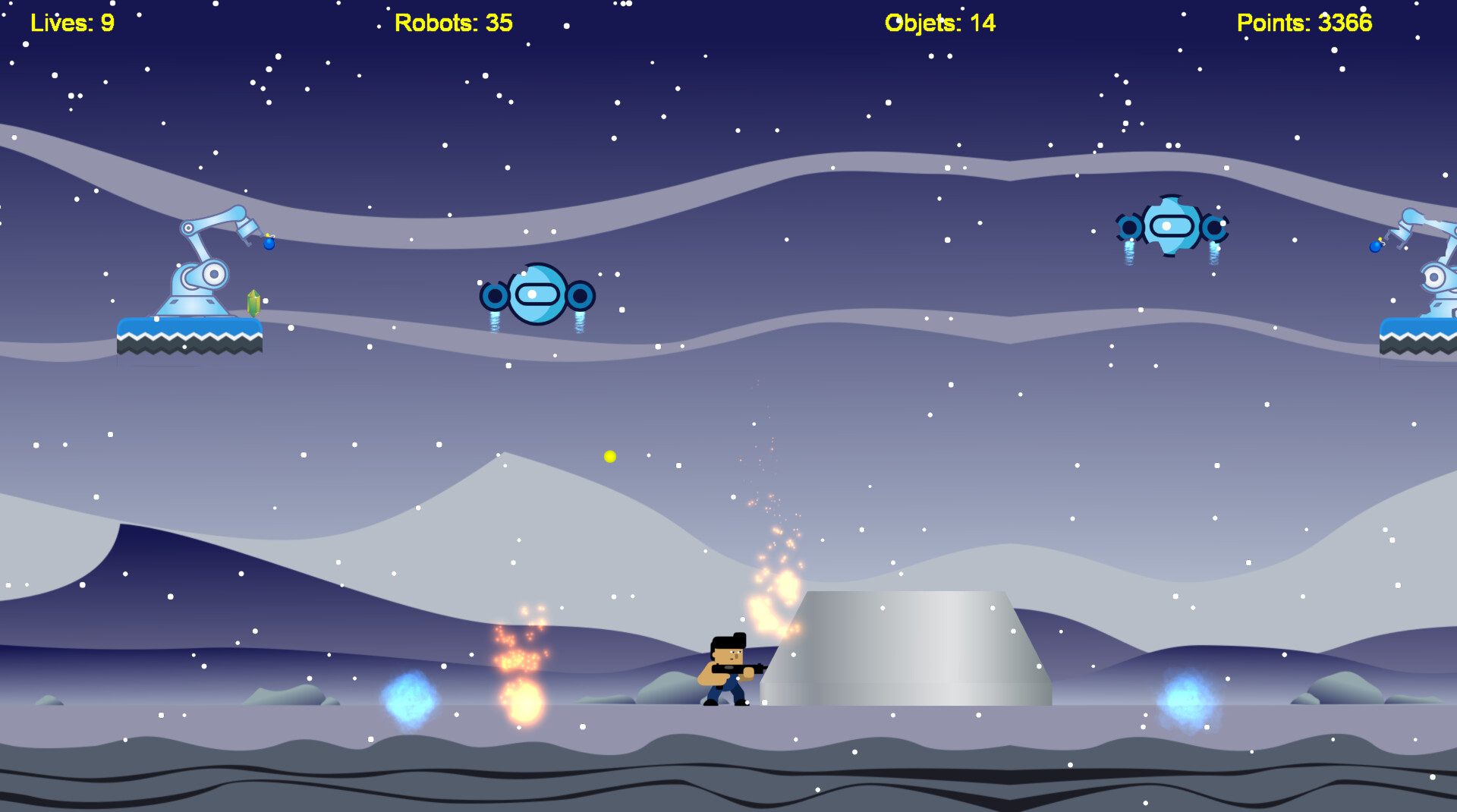Click the blue bomb beside the right robot arm
This screenshot has width=1457, height=812.
[1375, 247]
